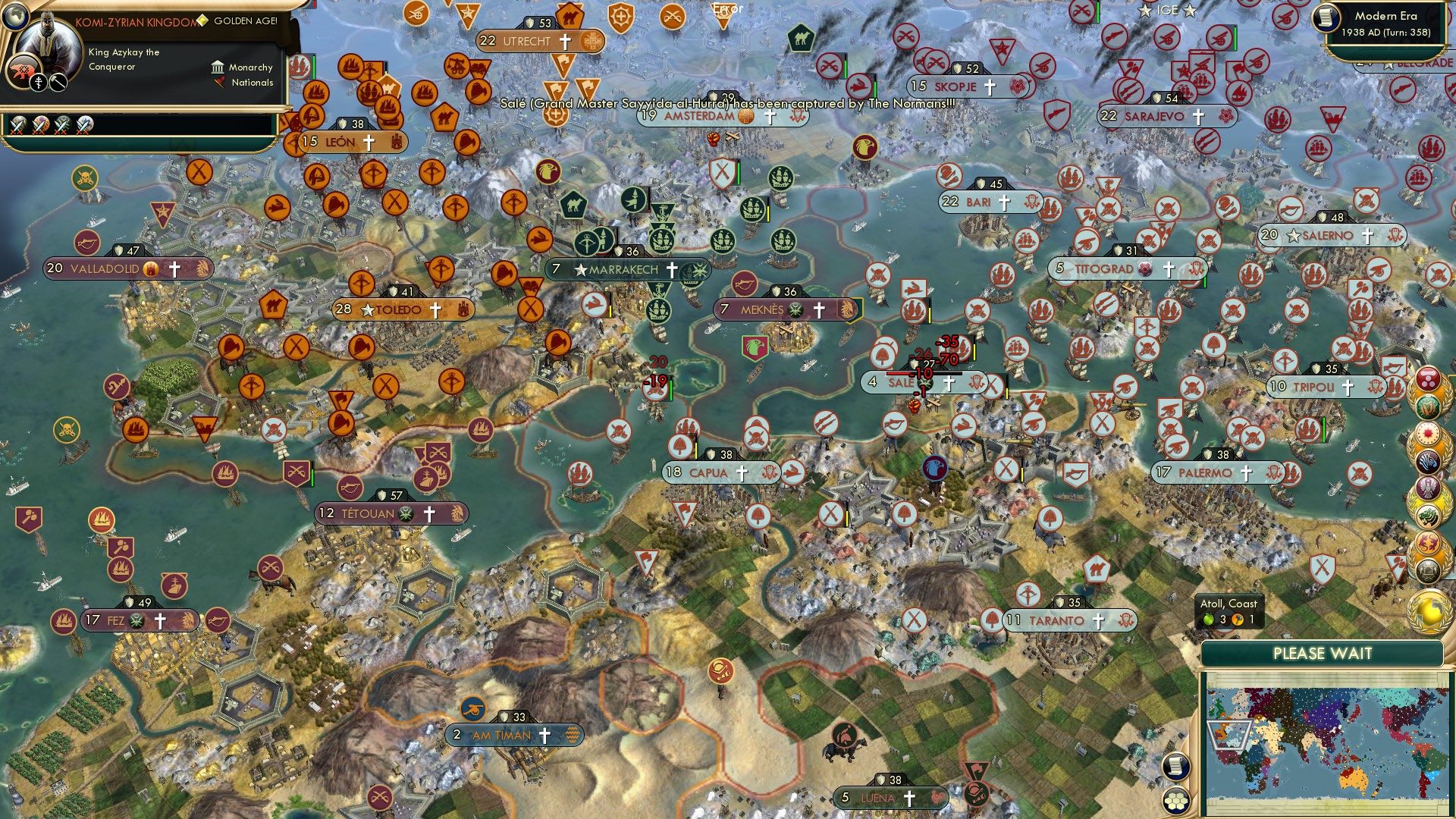Click the Golden Age indicator next to the kingdom name

click(202, 21)
